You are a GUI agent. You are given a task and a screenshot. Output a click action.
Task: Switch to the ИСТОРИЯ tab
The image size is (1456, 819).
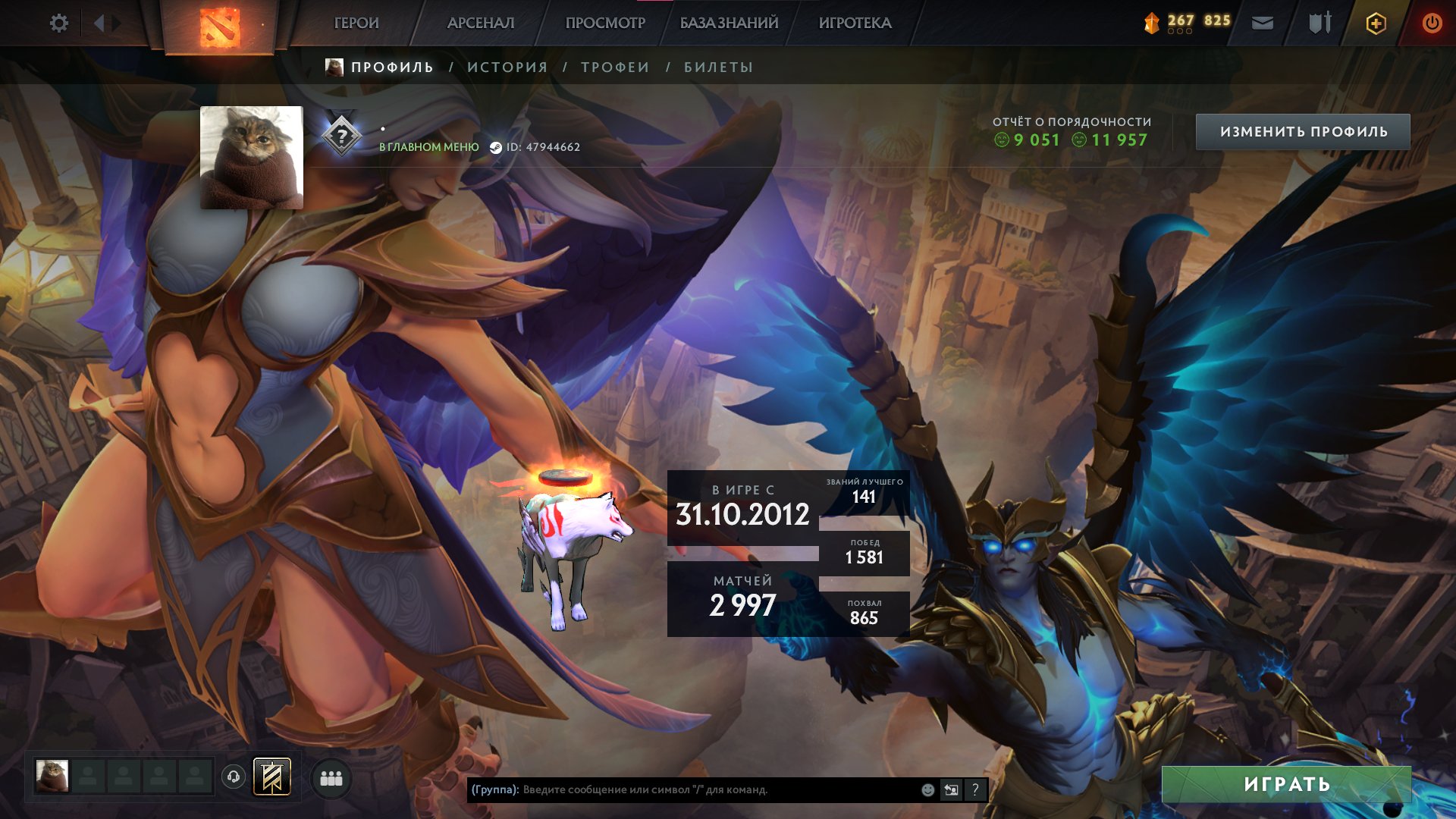pos(507,67)
